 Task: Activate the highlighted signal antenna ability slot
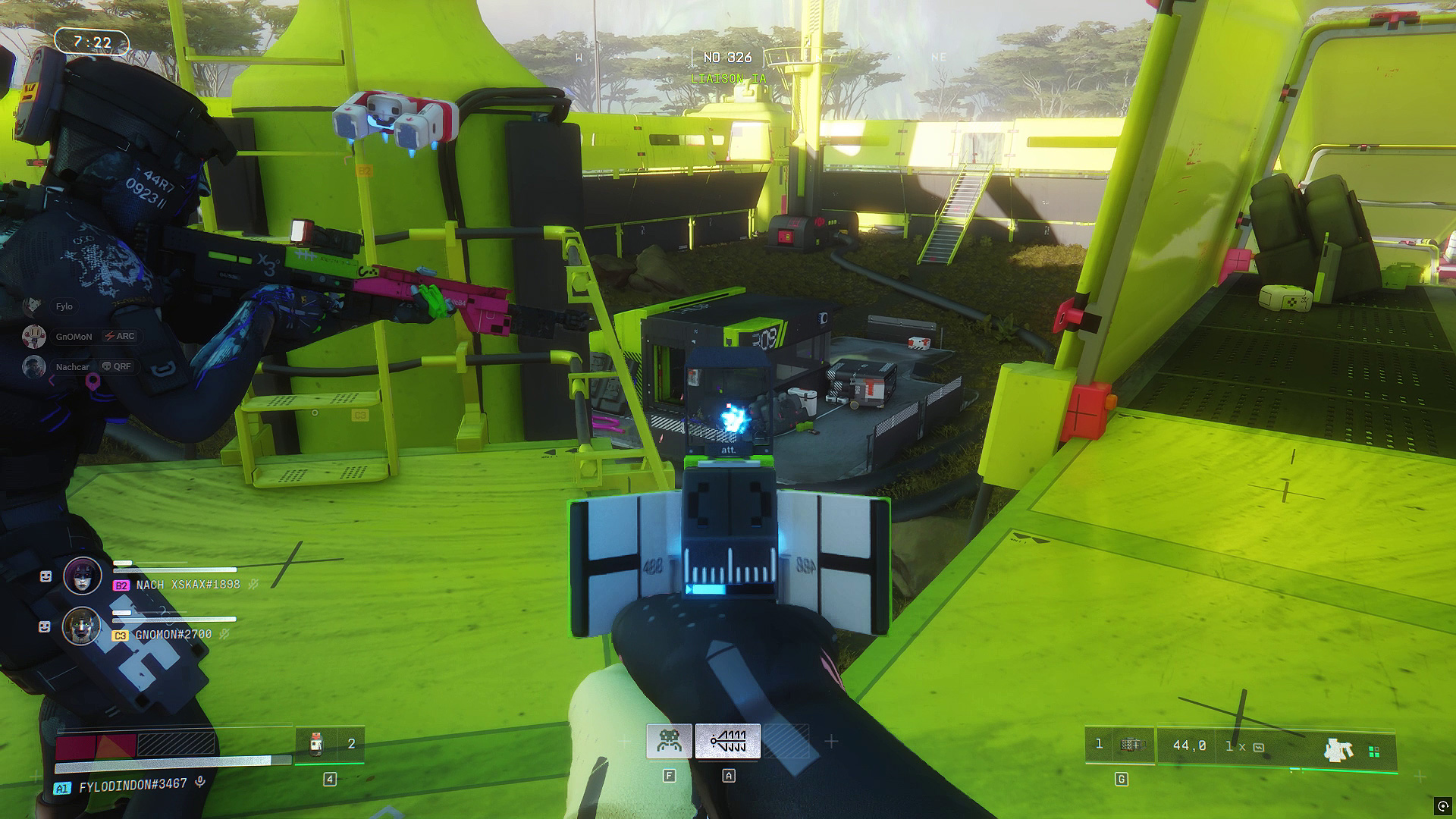[x=728, y=741]
